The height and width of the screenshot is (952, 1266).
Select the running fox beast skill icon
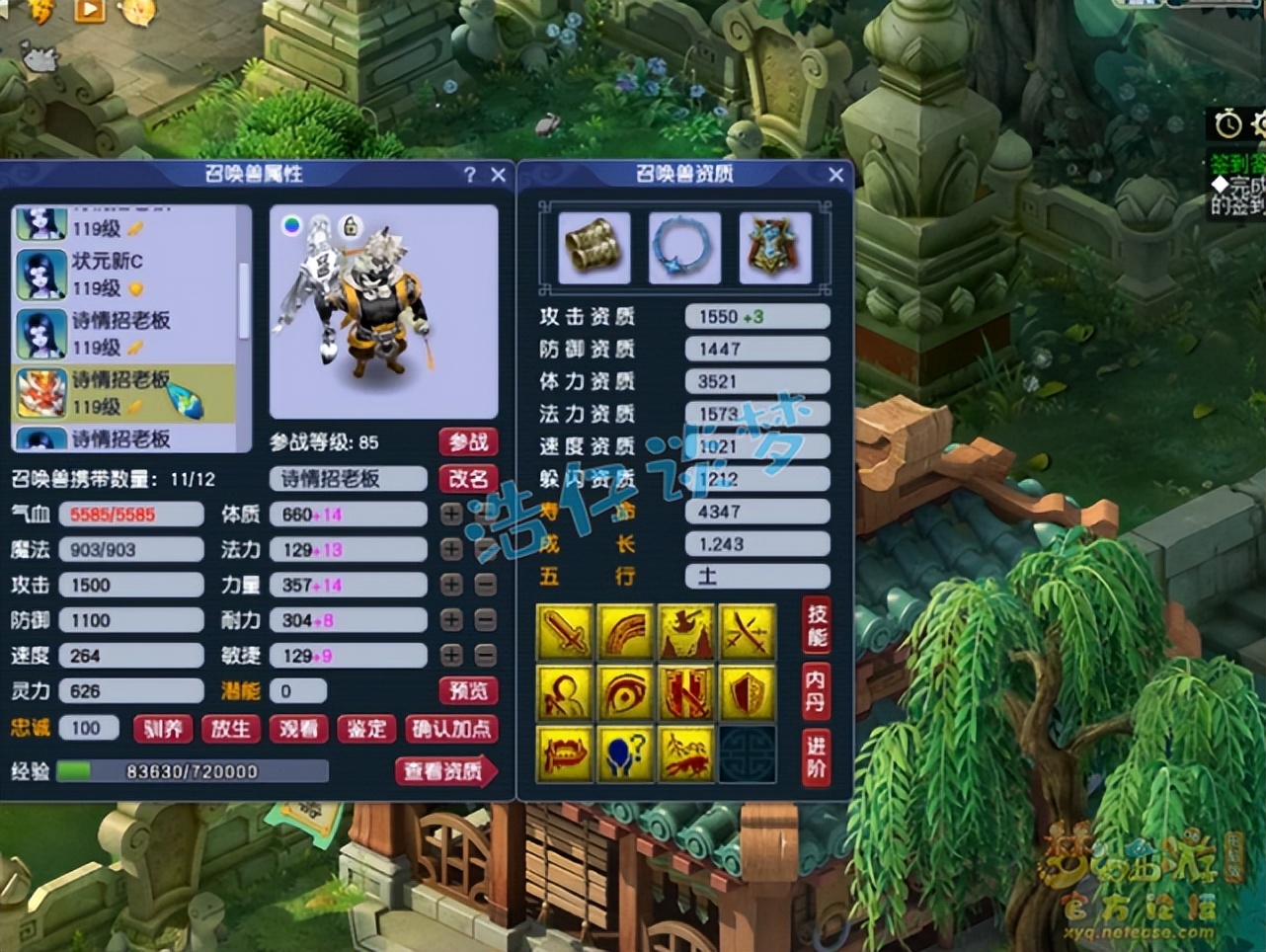tap(686, 753)
